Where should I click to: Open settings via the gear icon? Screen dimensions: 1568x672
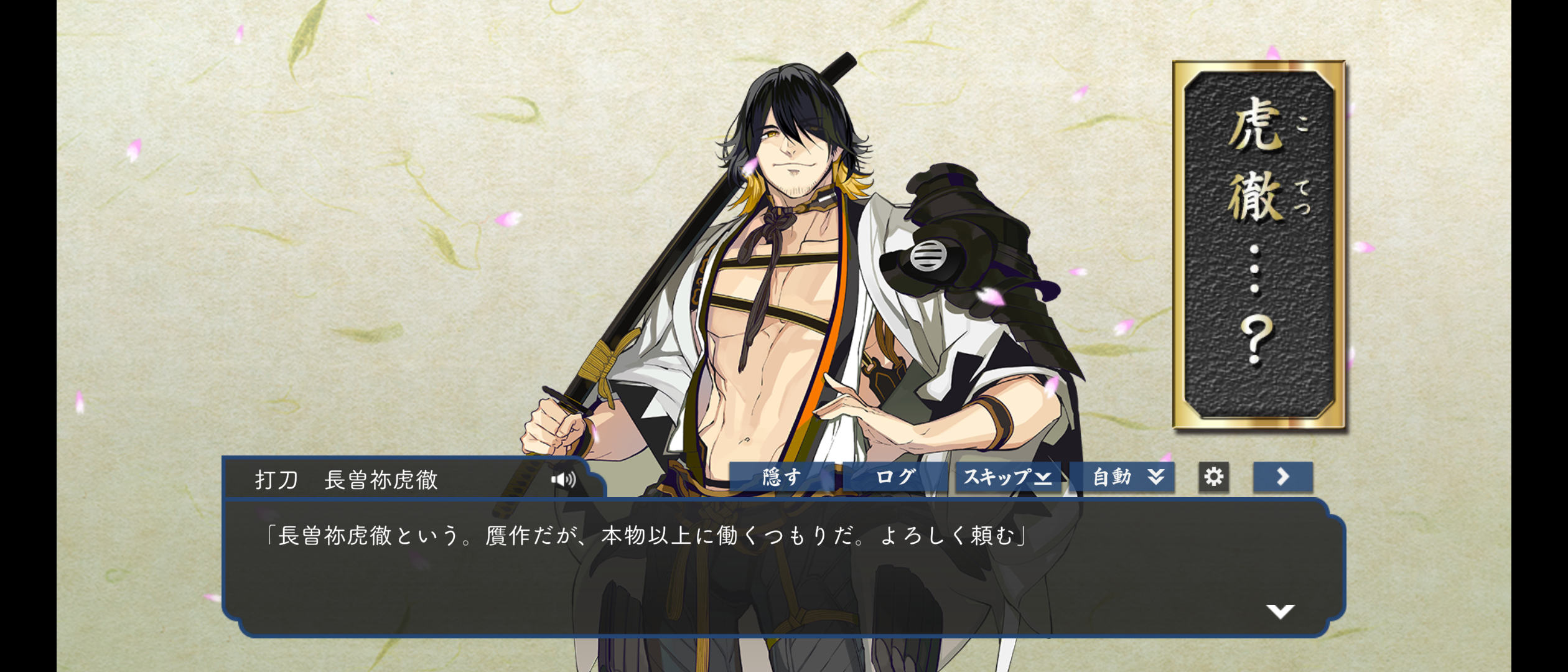(1213, 477)
